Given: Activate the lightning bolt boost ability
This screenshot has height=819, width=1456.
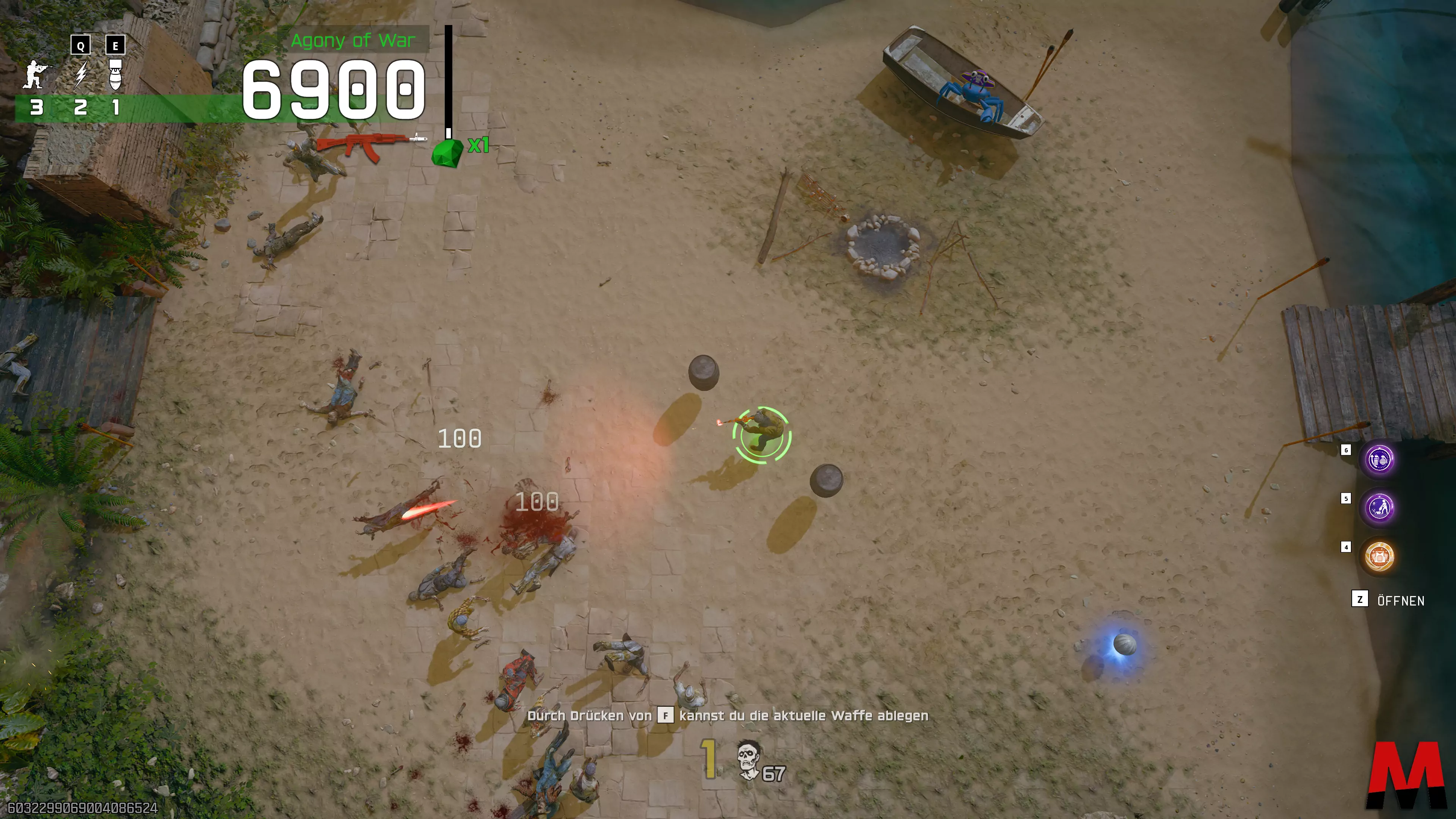Looking at the screenshot, I should click(81, 75).
